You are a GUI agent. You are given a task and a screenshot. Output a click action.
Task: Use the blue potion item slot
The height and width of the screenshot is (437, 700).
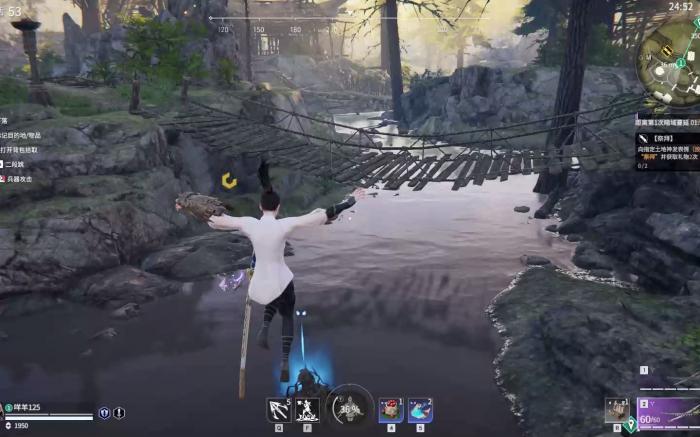click(x=421, y=409)
